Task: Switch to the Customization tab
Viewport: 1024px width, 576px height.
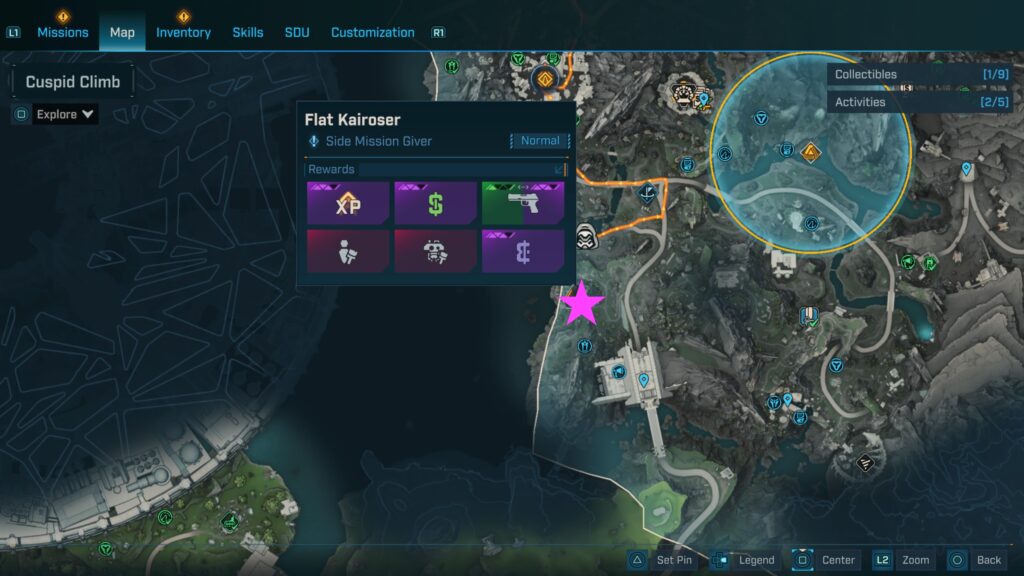Action: pos(372,32)
